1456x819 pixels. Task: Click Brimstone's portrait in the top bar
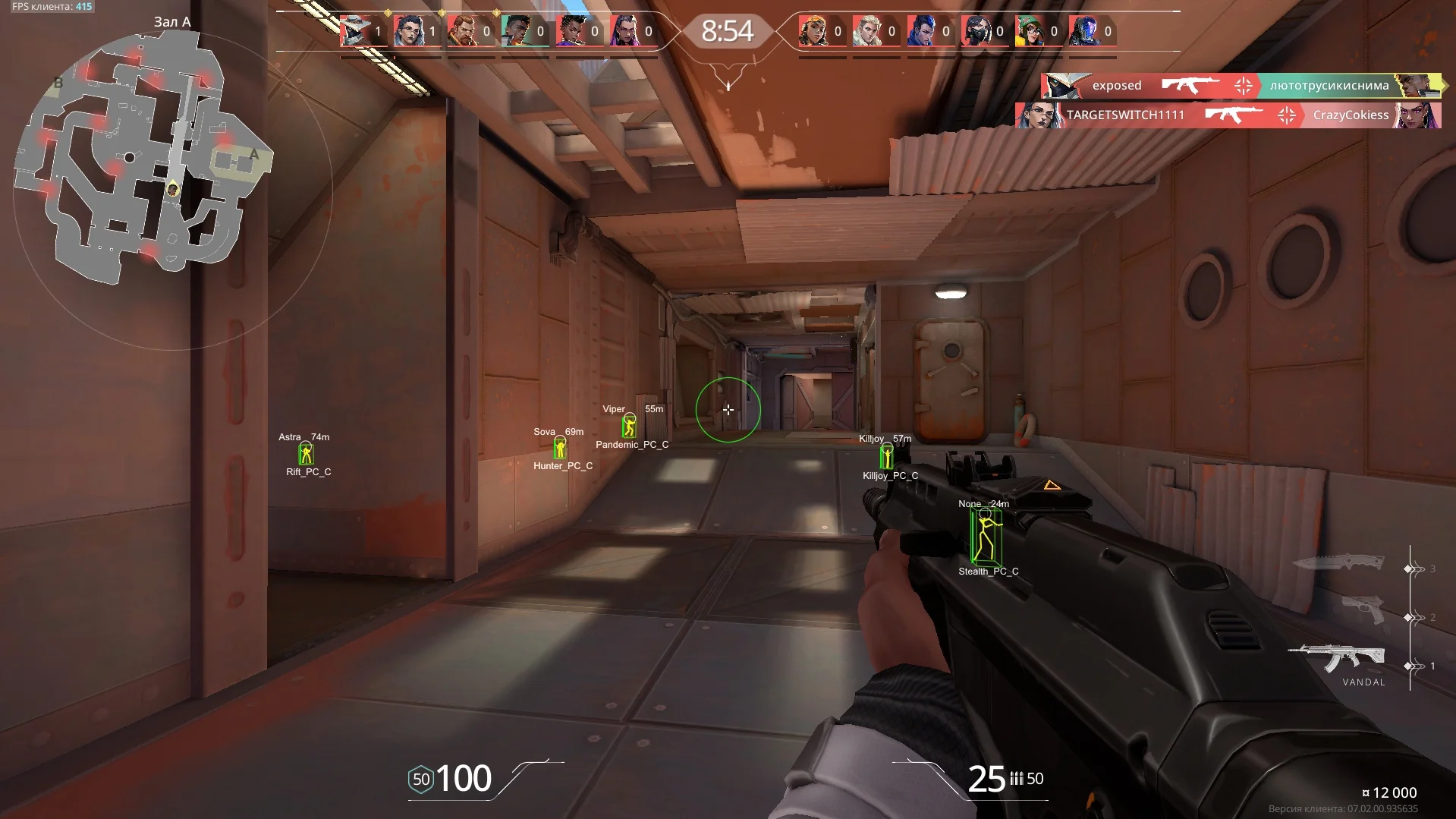click(463, 32)
